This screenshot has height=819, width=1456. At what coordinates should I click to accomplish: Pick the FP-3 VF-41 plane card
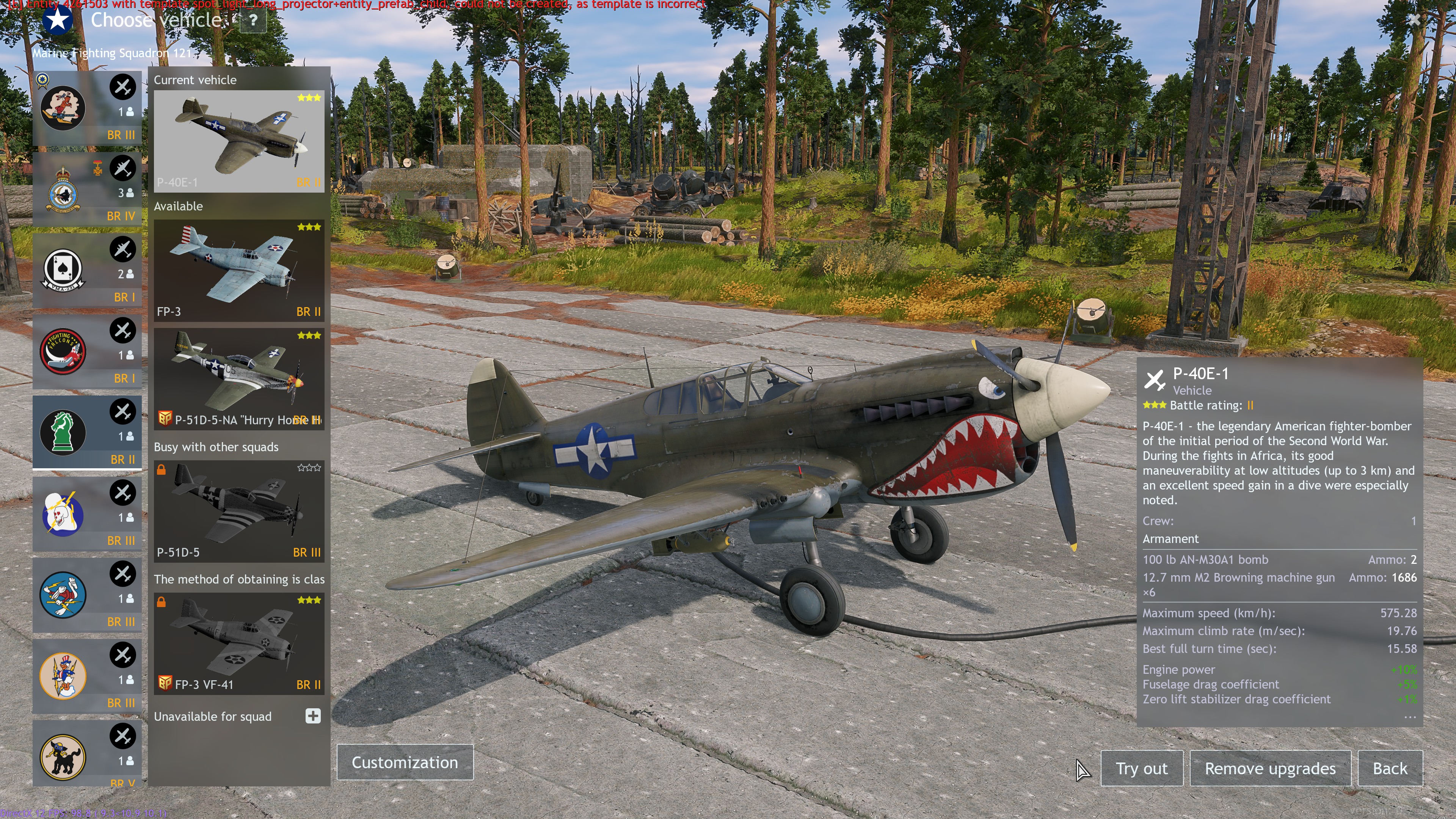[x=238, y=644]
